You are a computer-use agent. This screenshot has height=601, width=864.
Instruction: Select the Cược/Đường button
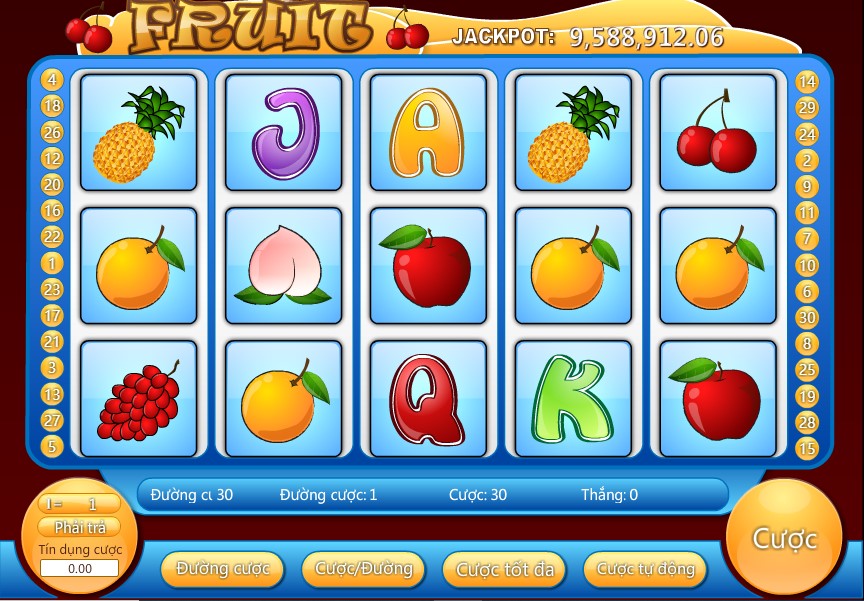(x=363, y=569)
